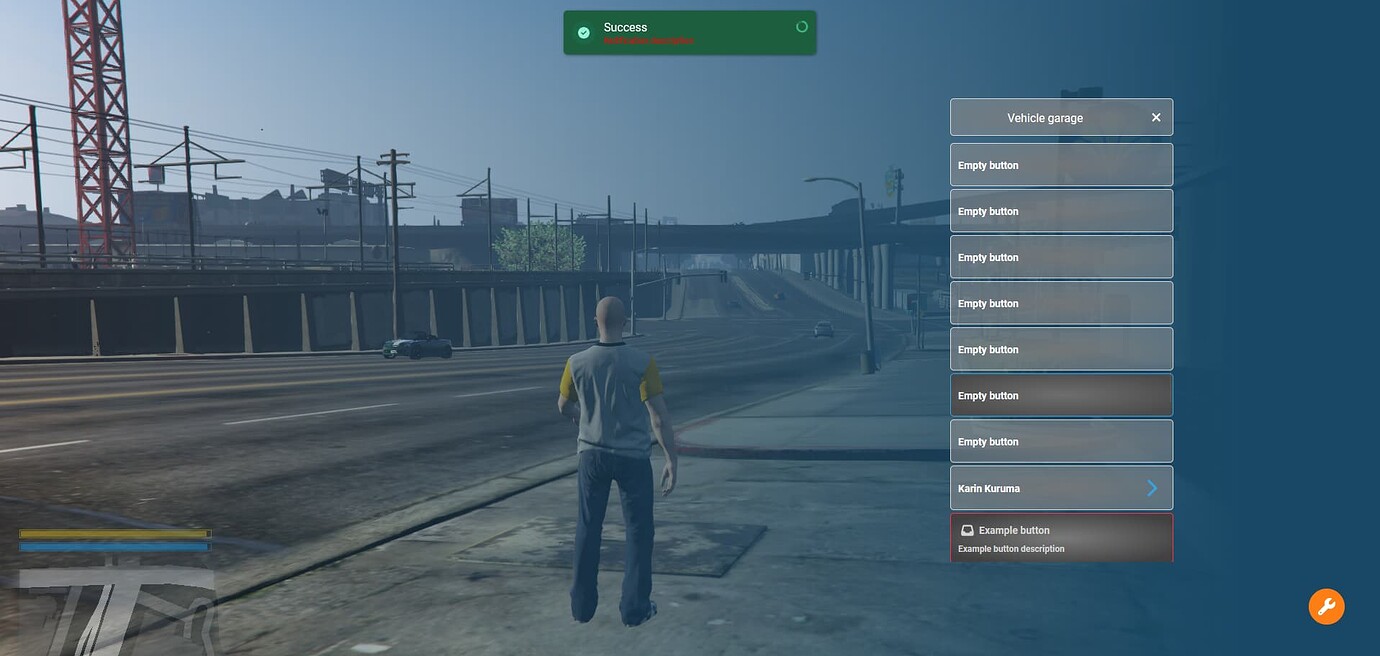Screen dimensions: 1380x656
Task: Close the Vehicle garage menu
Action: [x=1156, y=118]
